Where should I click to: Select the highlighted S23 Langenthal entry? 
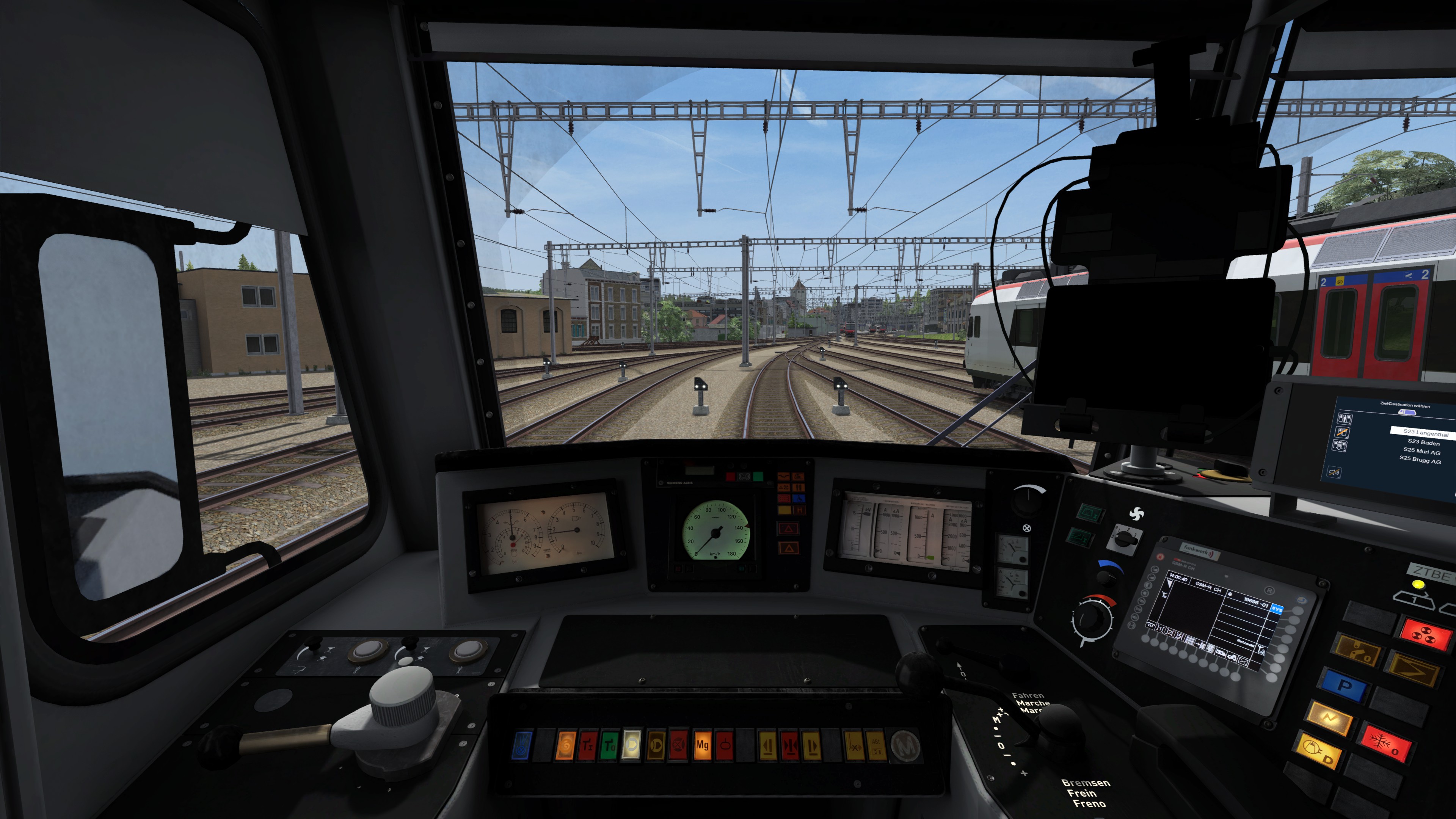1425,433
